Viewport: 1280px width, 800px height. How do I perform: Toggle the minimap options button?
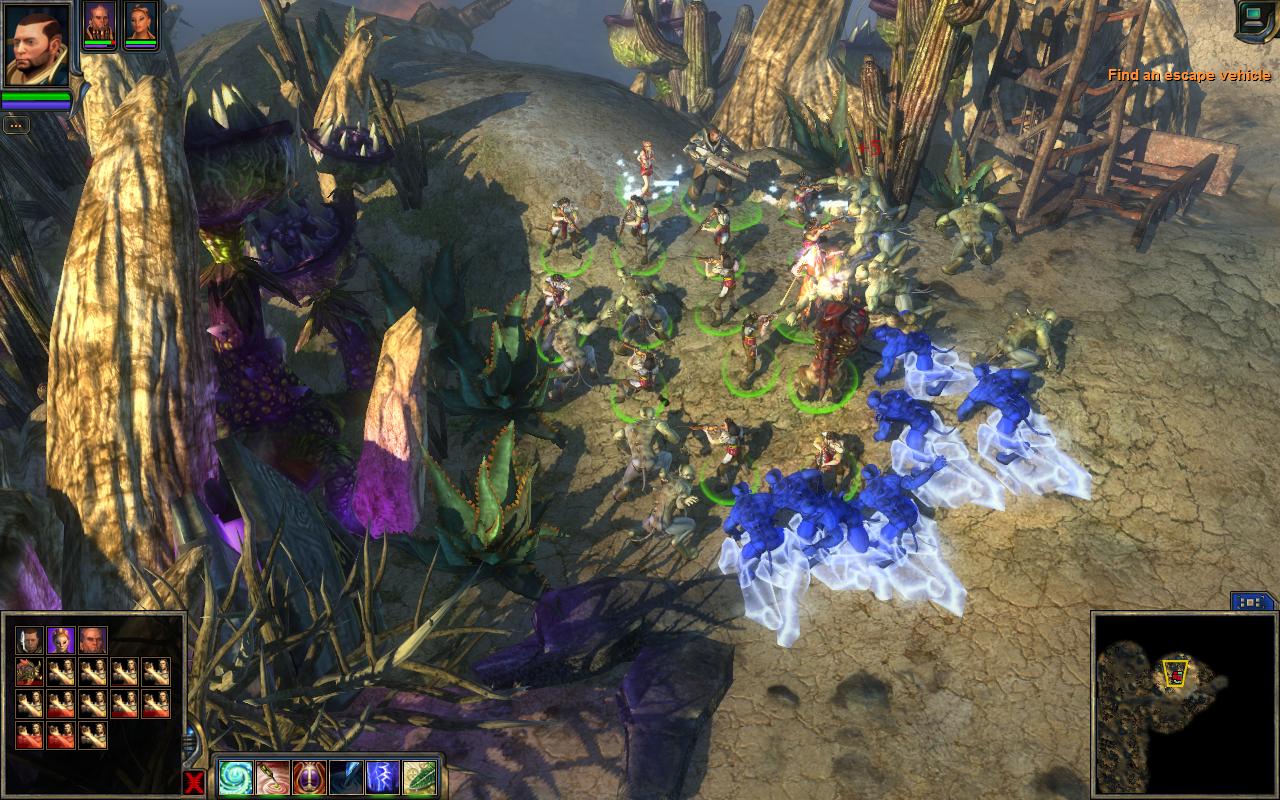pos(1251,602)
